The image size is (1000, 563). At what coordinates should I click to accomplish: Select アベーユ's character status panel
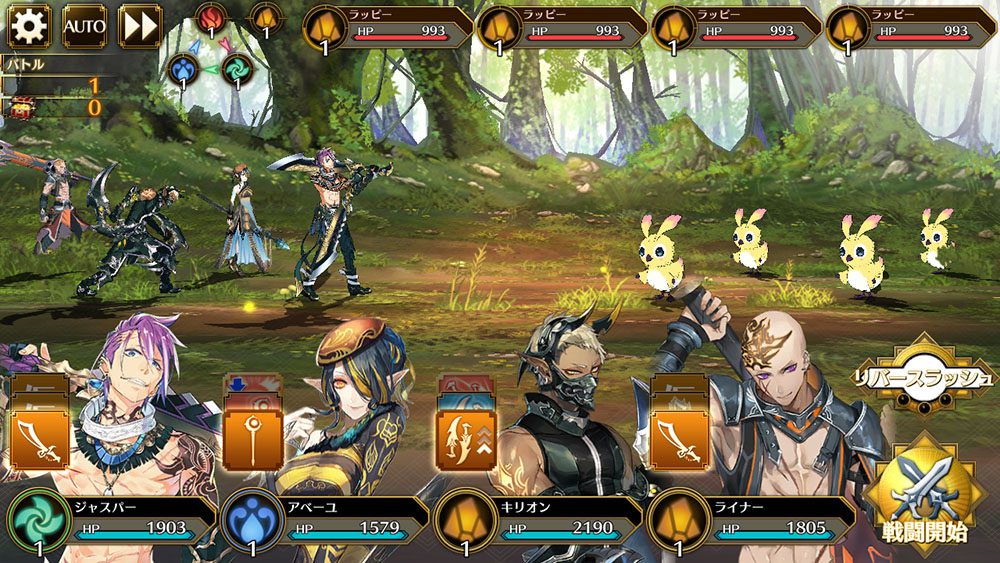point(325,520)
